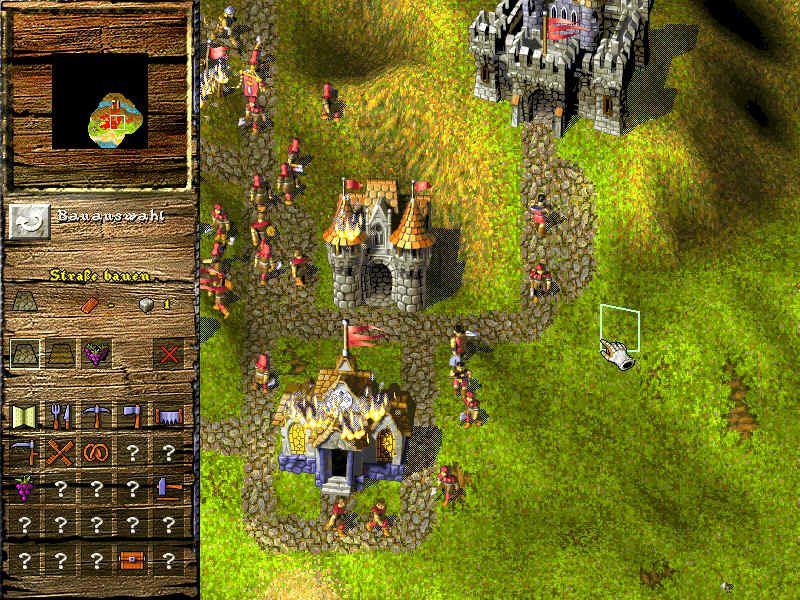Build the schoolhouse with the open book icon

pos(25,416)
